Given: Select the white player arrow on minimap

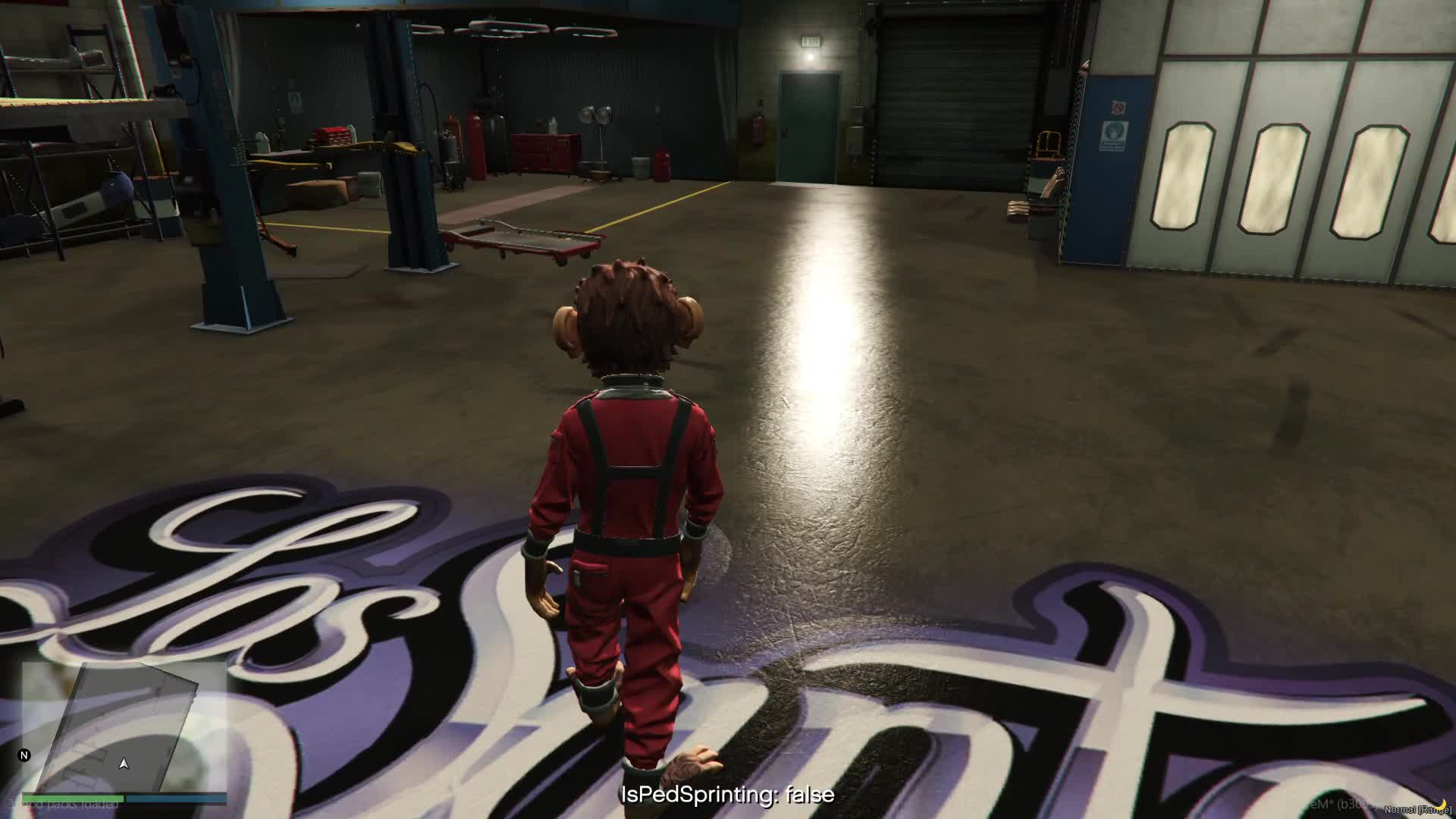Looking at the screenshot, I should (124, 764).
